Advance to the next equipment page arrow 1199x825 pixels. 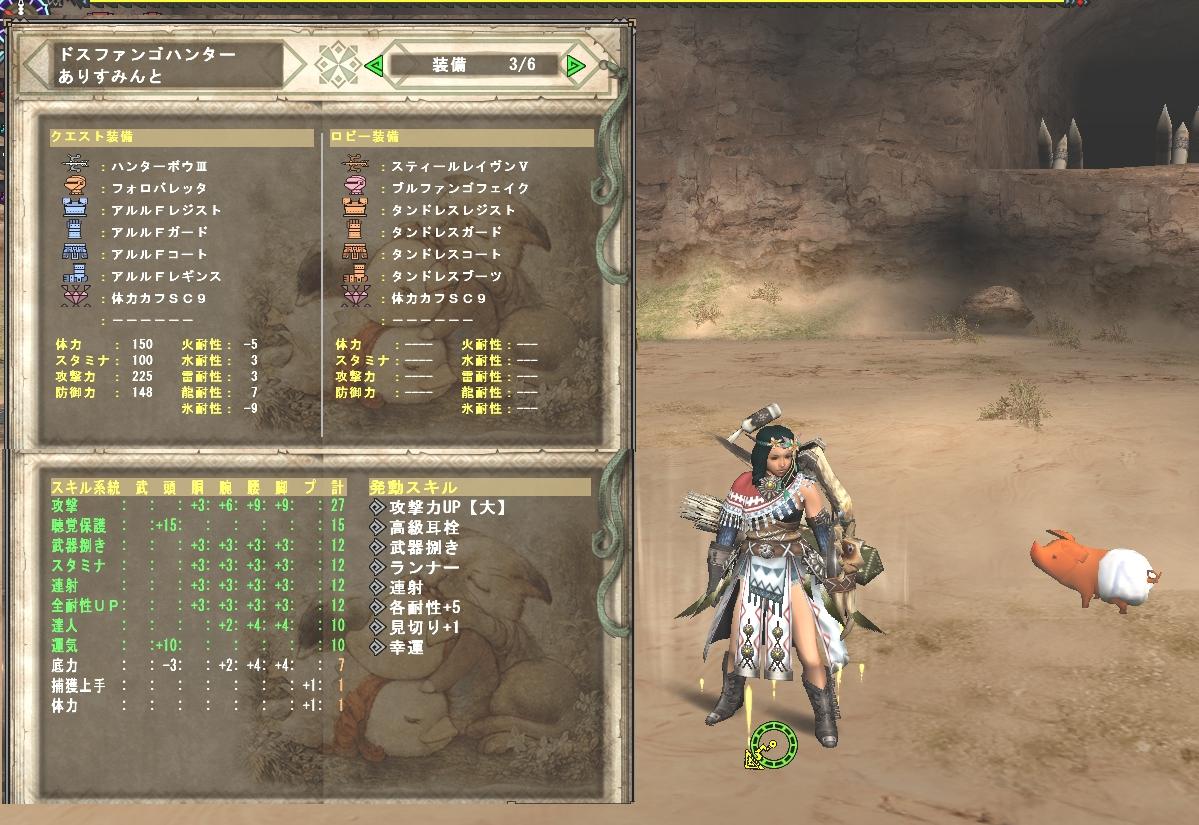[575, 66]
